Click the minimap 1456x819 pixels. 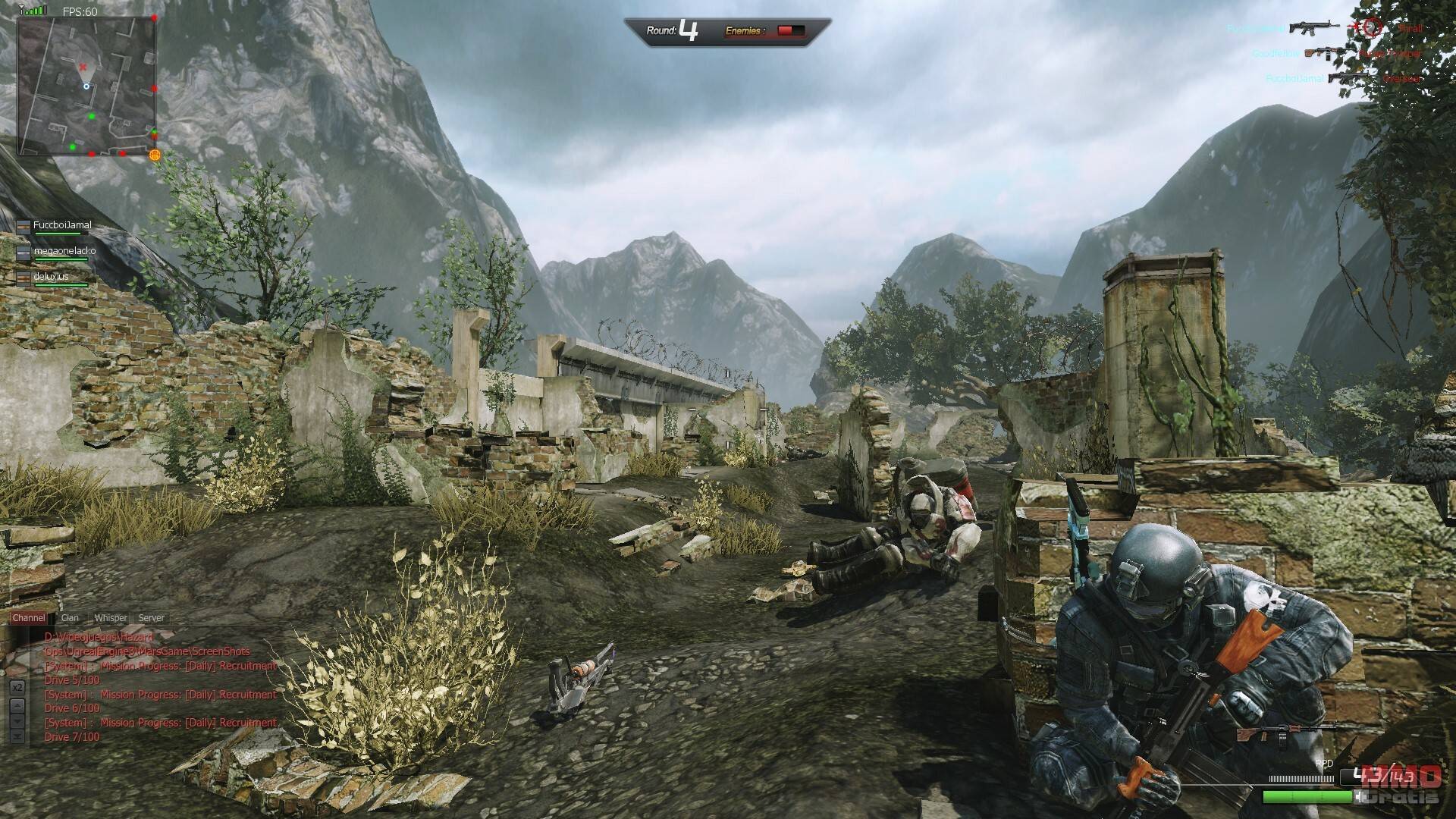click(86, 84)
